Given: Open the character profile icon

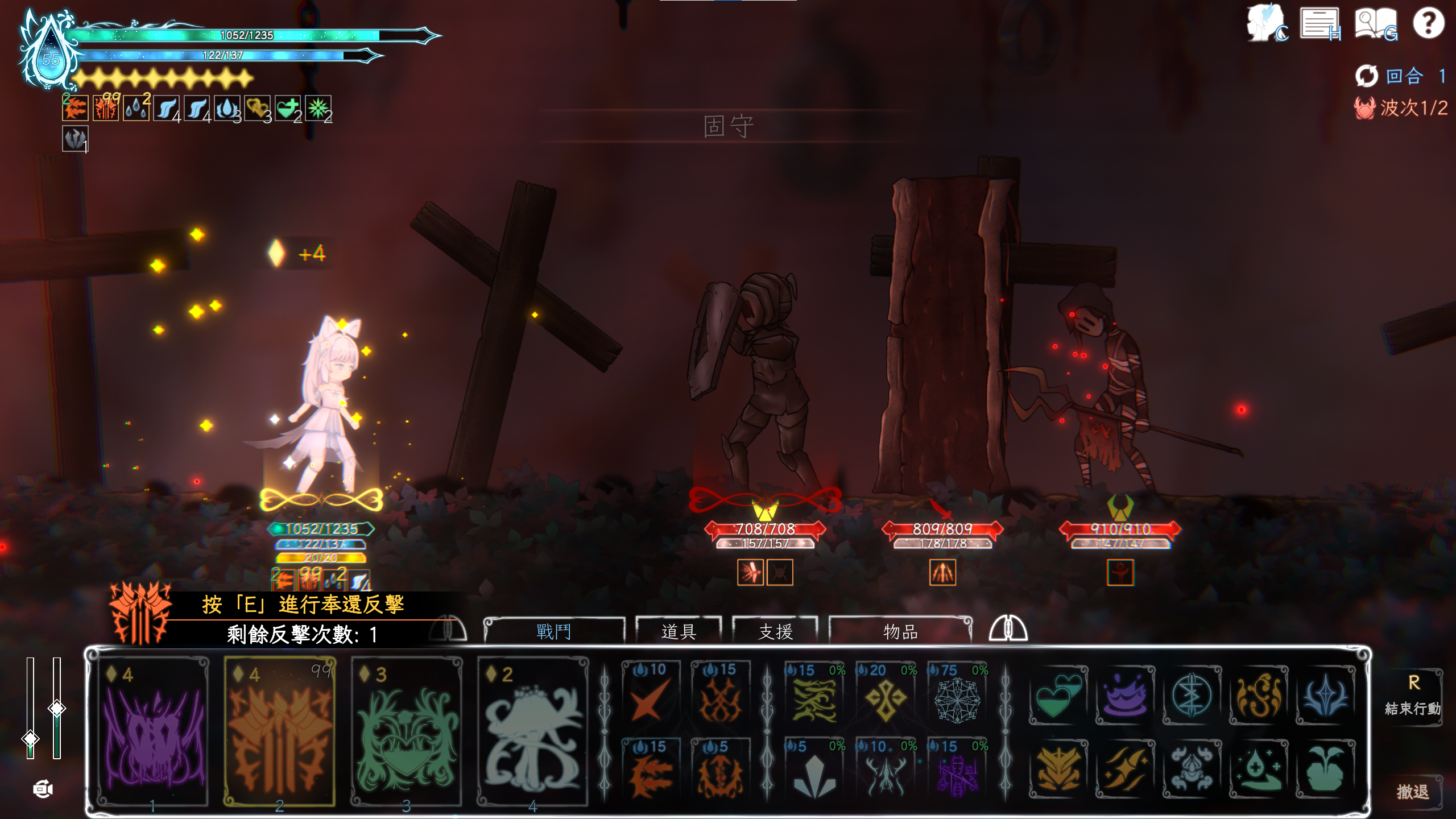Looking at the screenshot, I should click(x=1267, y=24).
